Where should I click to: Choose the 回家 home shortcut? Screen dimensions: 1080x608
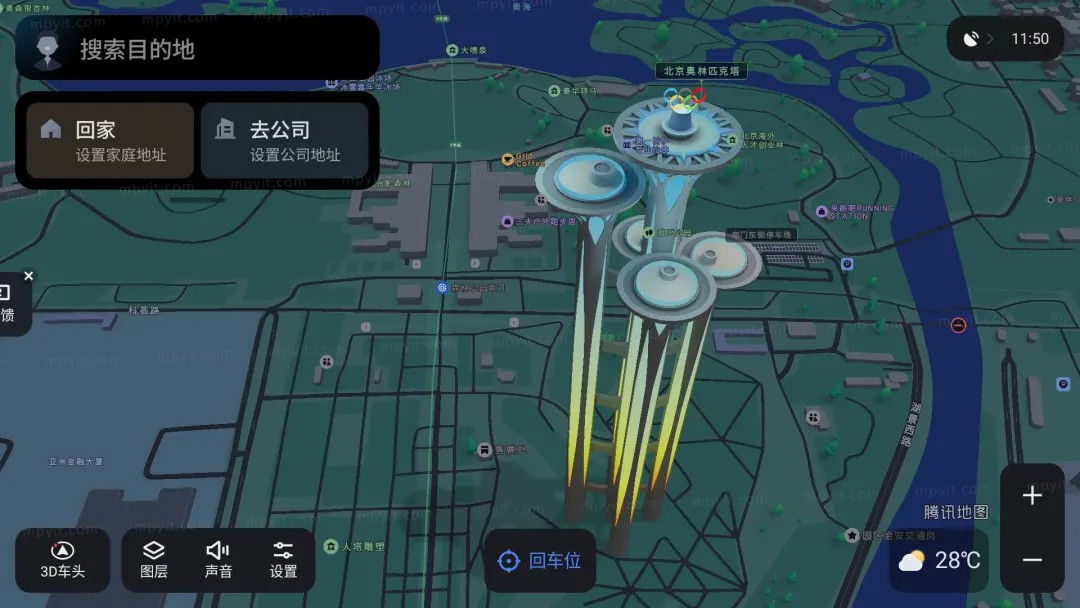[x=110, y=141]
